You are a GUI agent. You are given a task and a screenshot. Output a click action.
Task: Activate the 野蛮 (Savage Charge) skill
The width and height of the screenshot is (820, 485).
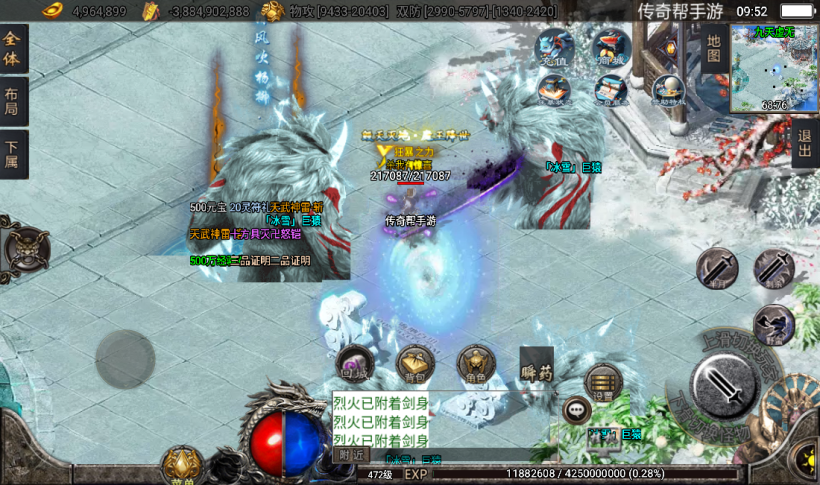click(x=773, y=324)
